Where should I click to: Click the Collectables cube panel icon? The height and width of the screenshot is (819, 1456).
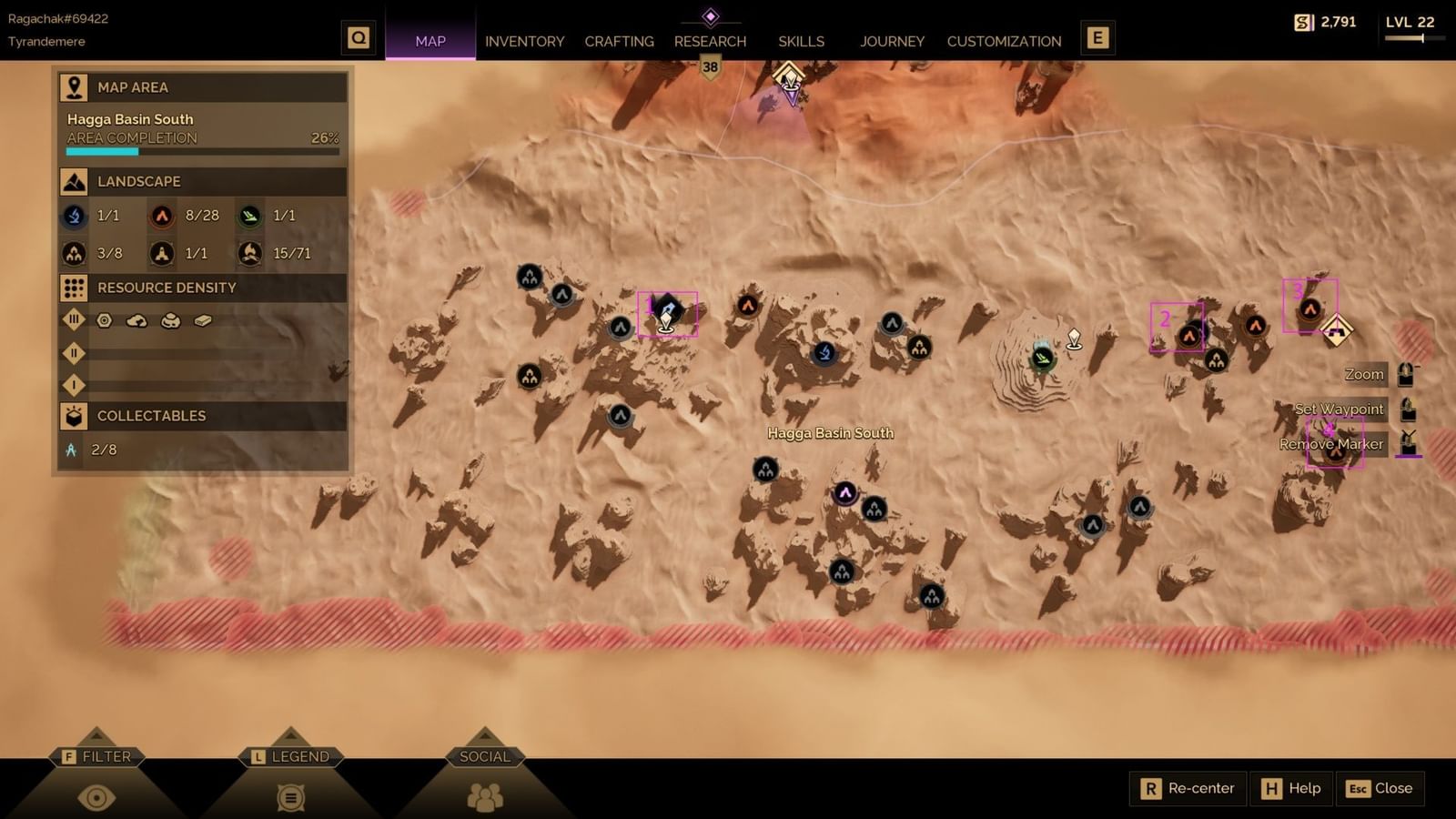coord(76,416)
